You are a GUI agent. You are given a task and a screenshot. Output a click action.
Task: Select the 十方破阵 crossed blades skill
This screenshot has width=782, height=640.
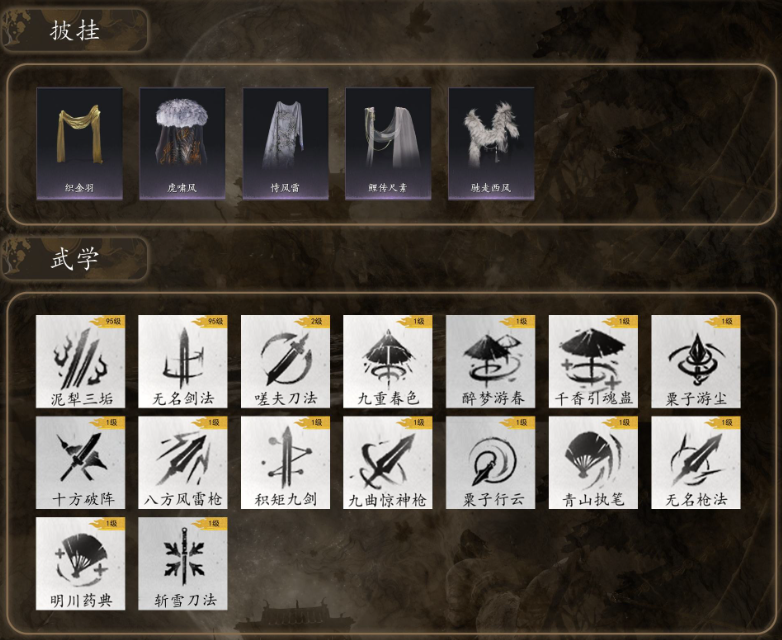pos(81,463)
